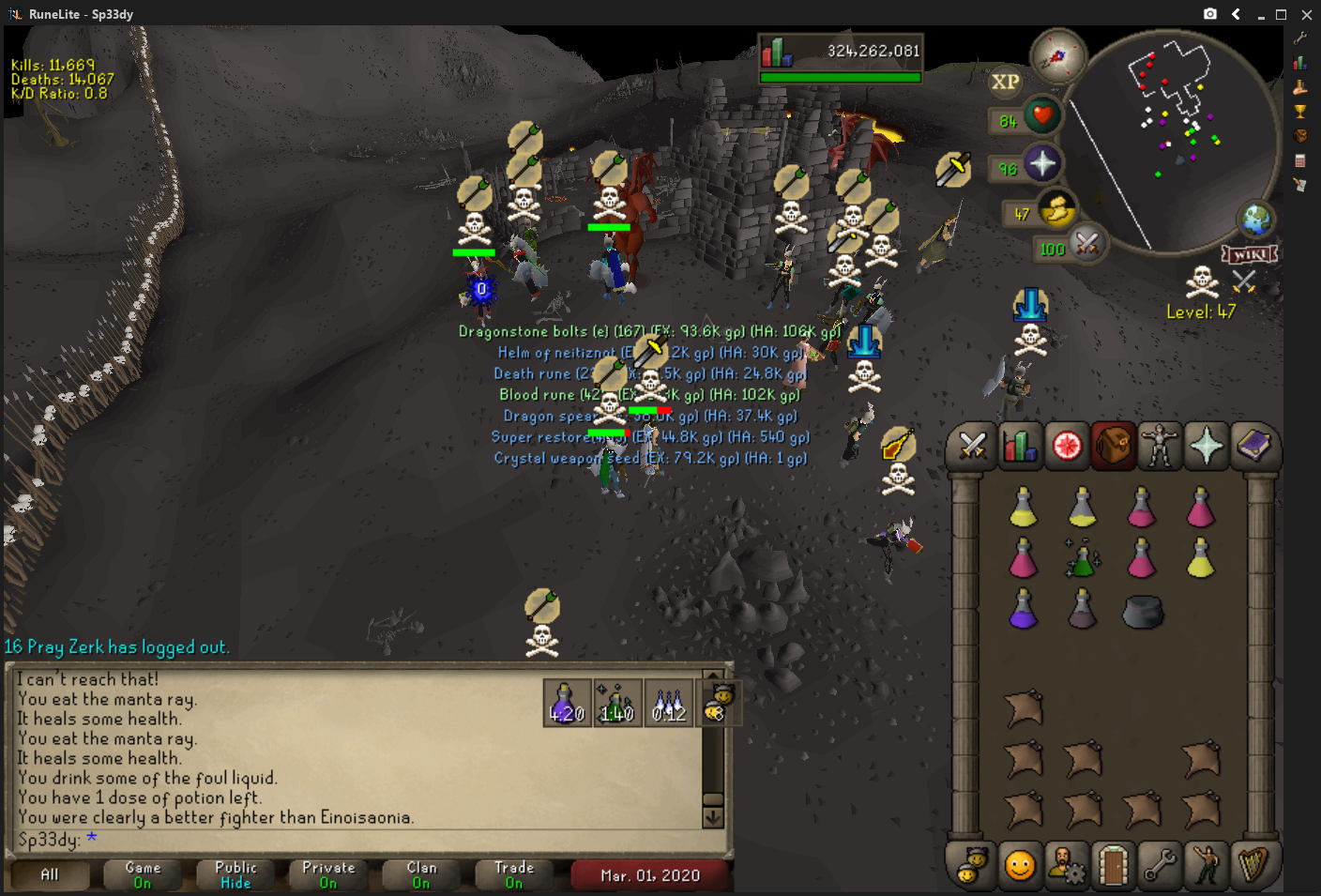This screenshot has width=1321, height=896.
Task: Take a screenshot with RuneLite camera button
Action: pyautogui.click(x=1210, y=14)
